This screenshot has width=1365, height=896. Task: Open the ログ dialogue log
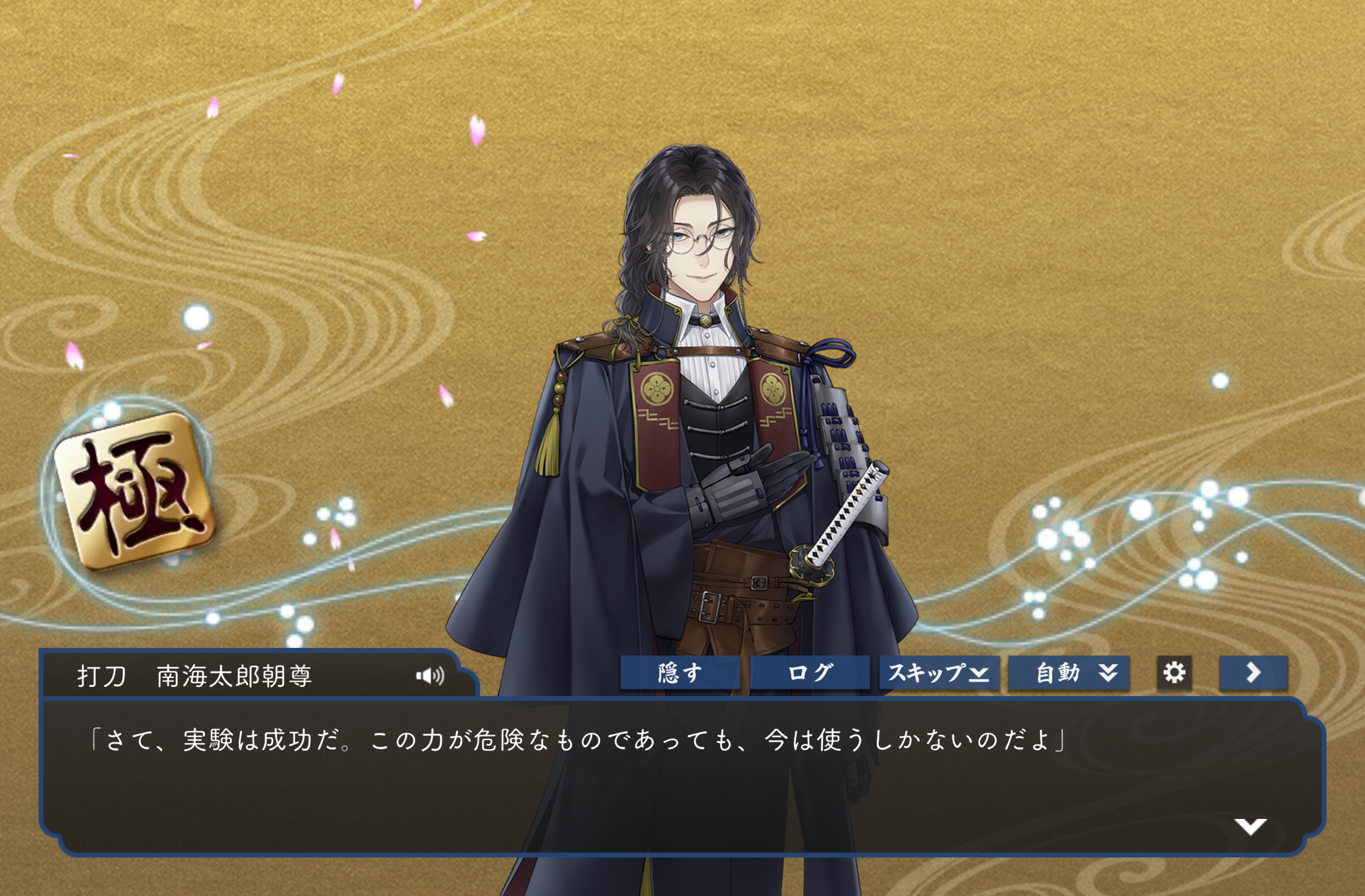point(810,673)
